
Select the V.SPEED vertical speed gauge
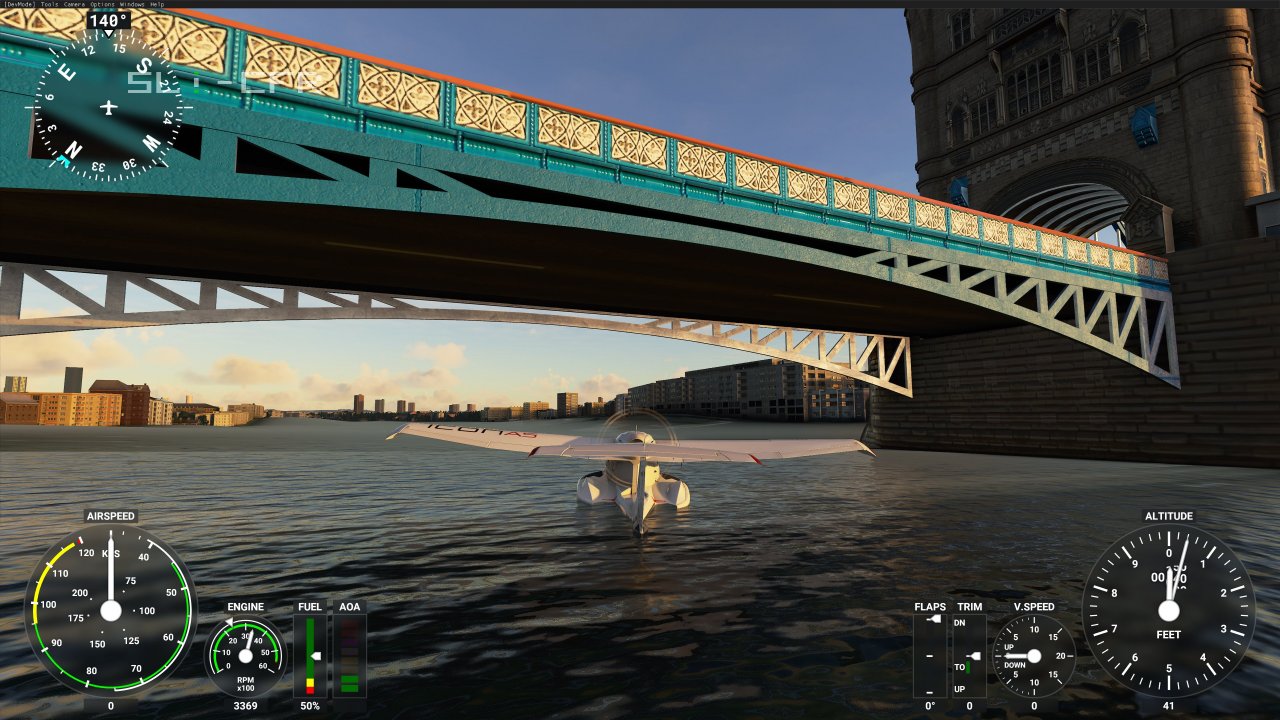coord(1037,658)
